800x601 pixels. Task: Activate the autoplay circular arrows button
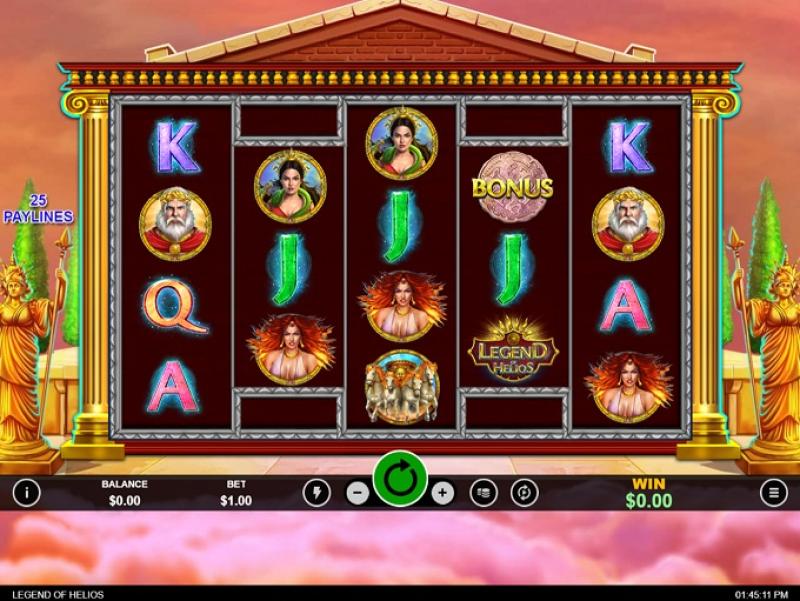click(524, 492)
